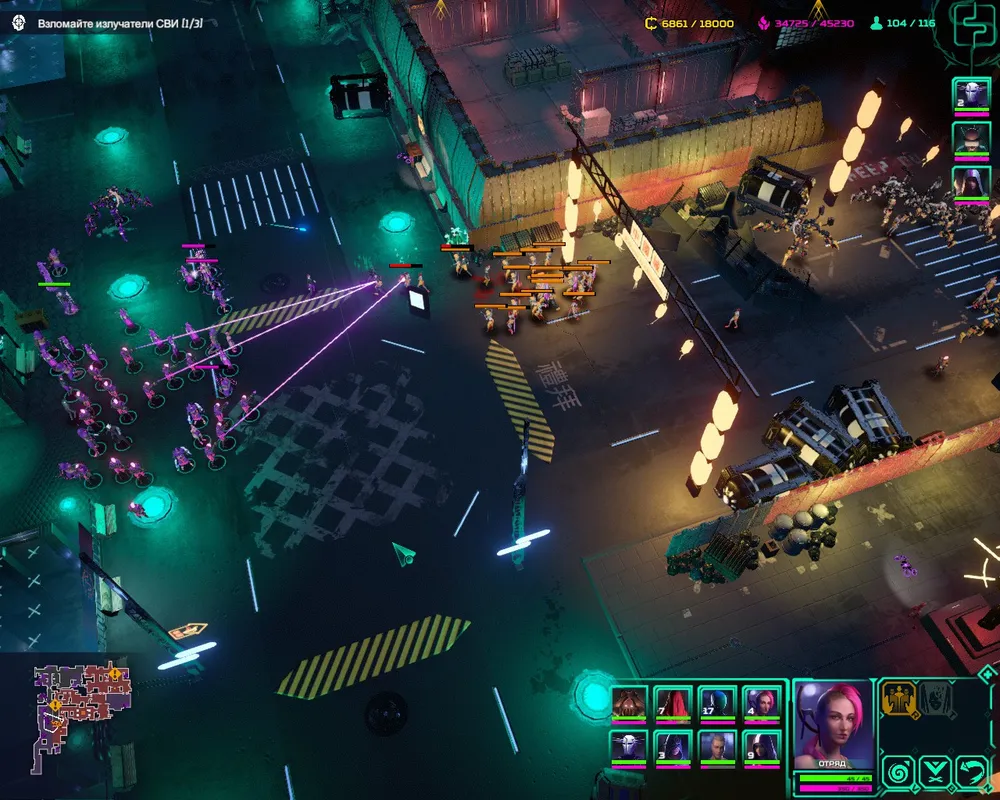Activate the spiral command button
Viewport: 1000px width, 800px height.
[898, 770]
